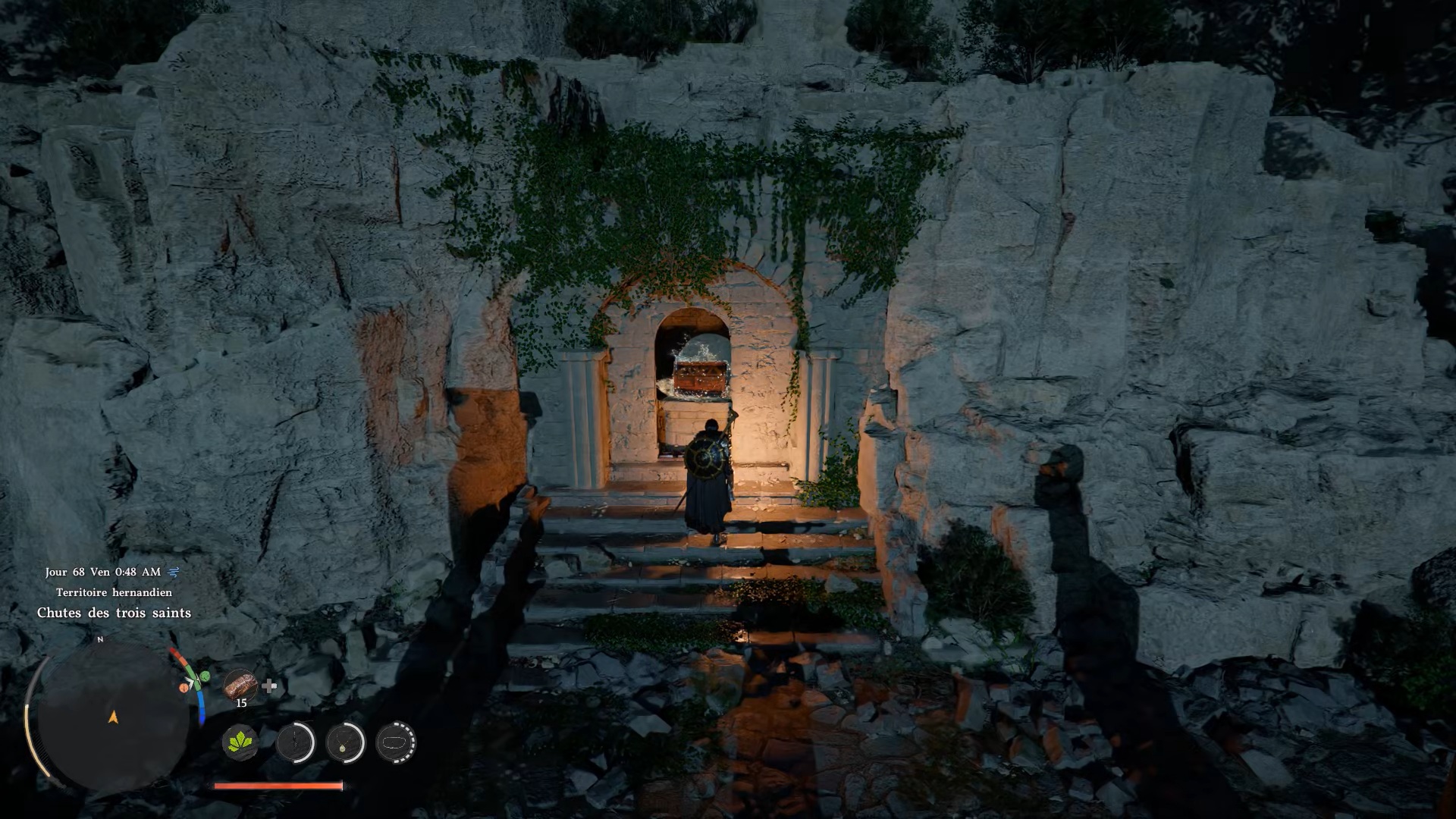Activate the green leaf ability icon

(240, 742)
